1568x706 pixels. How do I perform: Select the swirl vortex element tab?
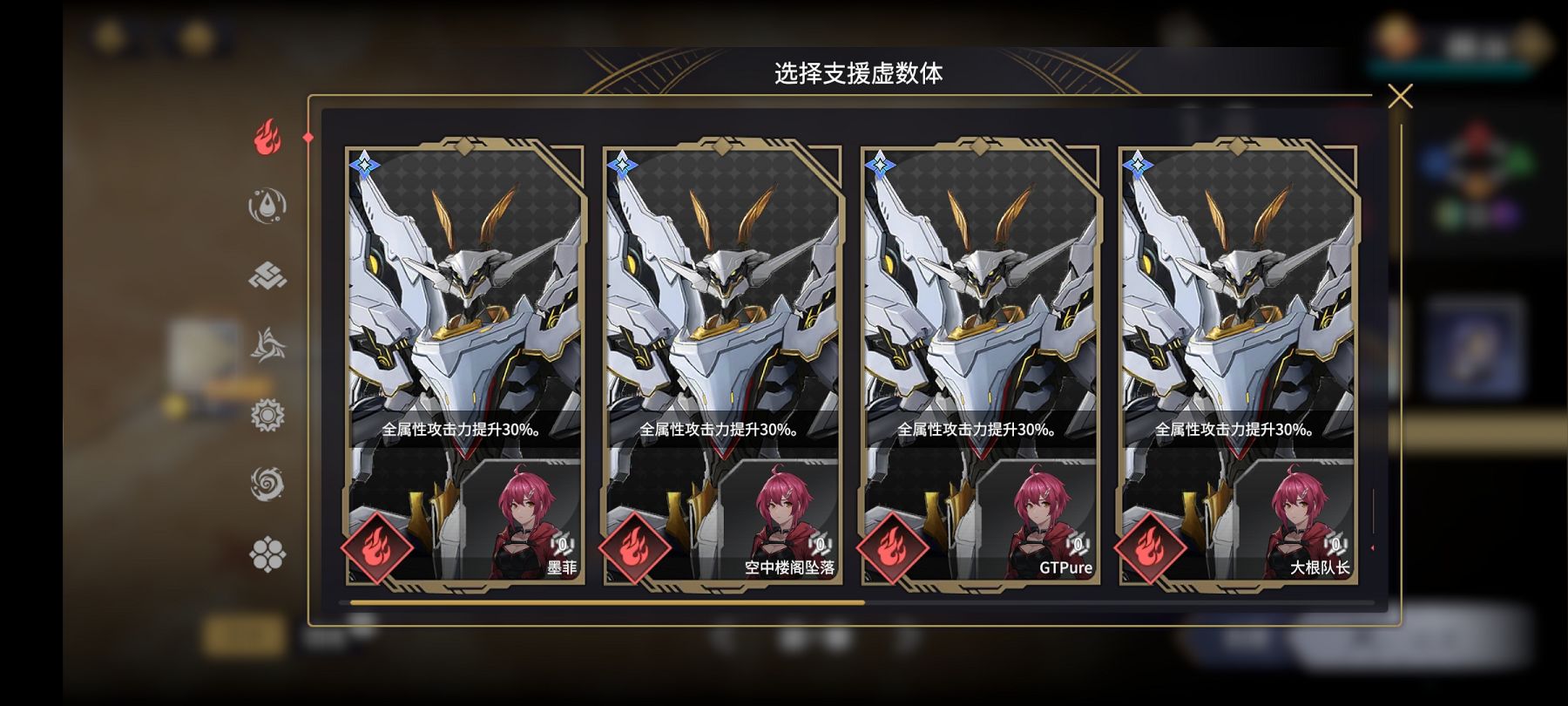[267, 484]
